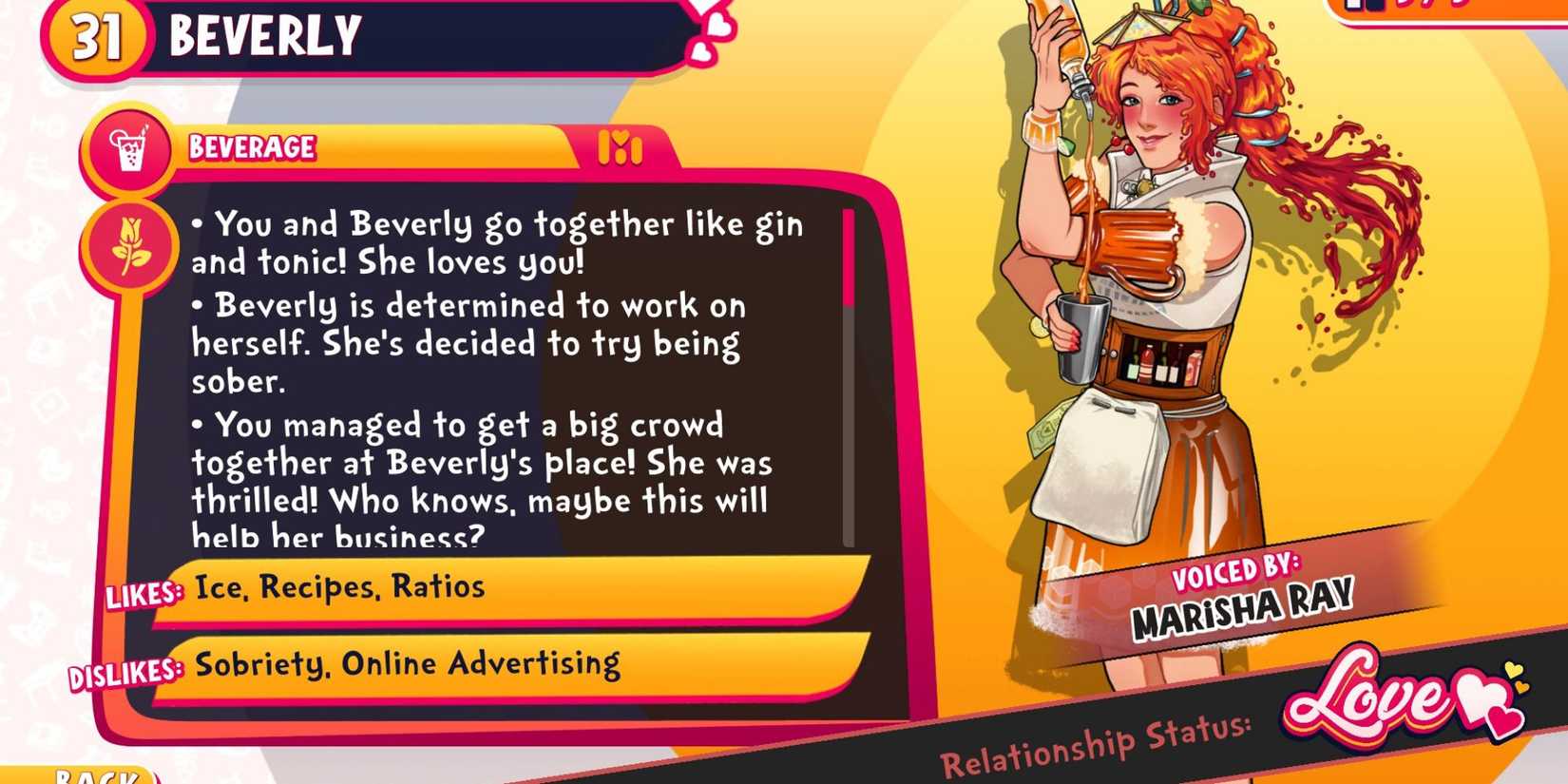Select the rose icon below the beverage icon
Image resolution: width=1568 pixels, height=784 pixels.
[133, 245]
